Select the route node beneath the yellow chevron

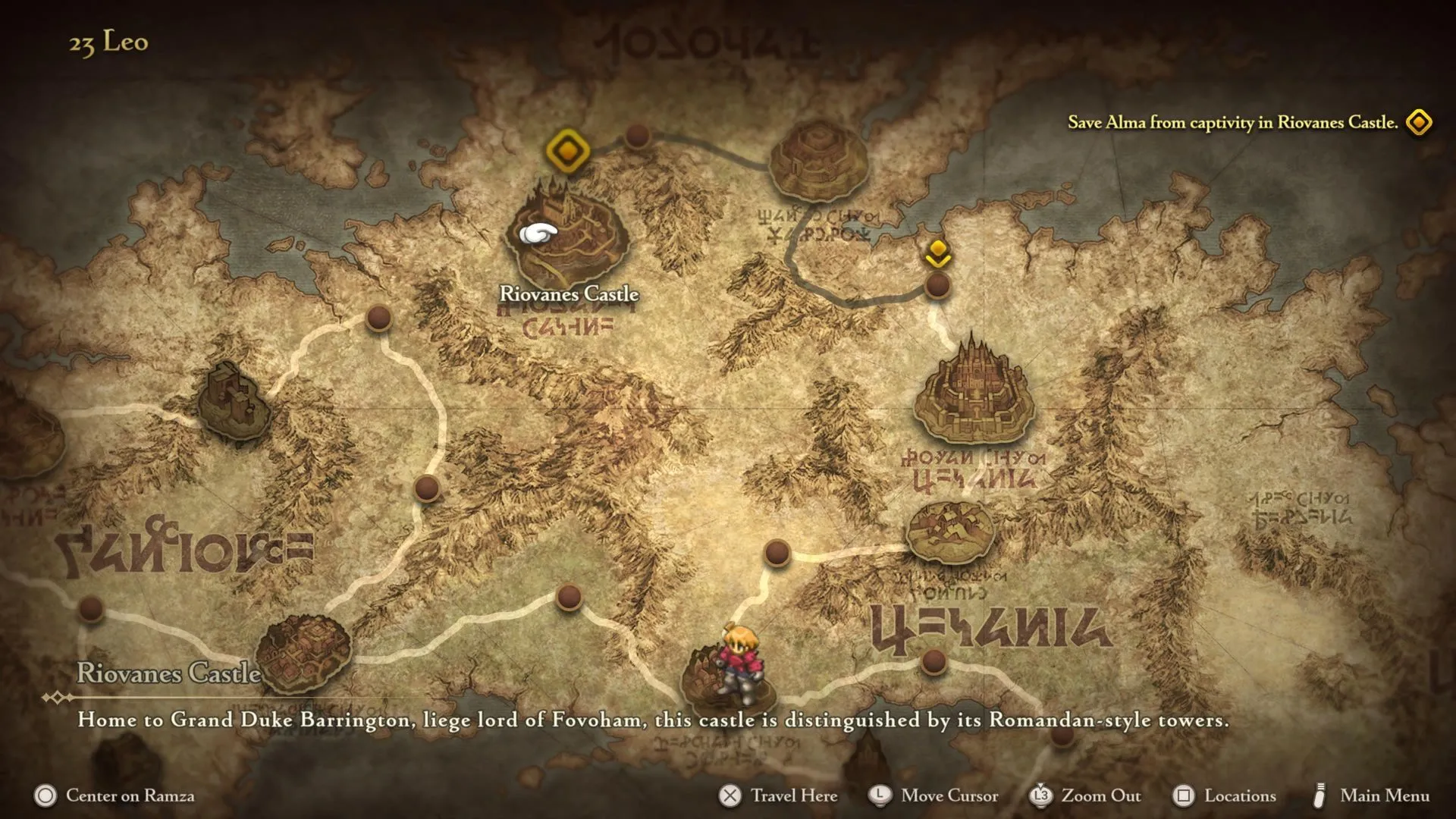(938, 286)
